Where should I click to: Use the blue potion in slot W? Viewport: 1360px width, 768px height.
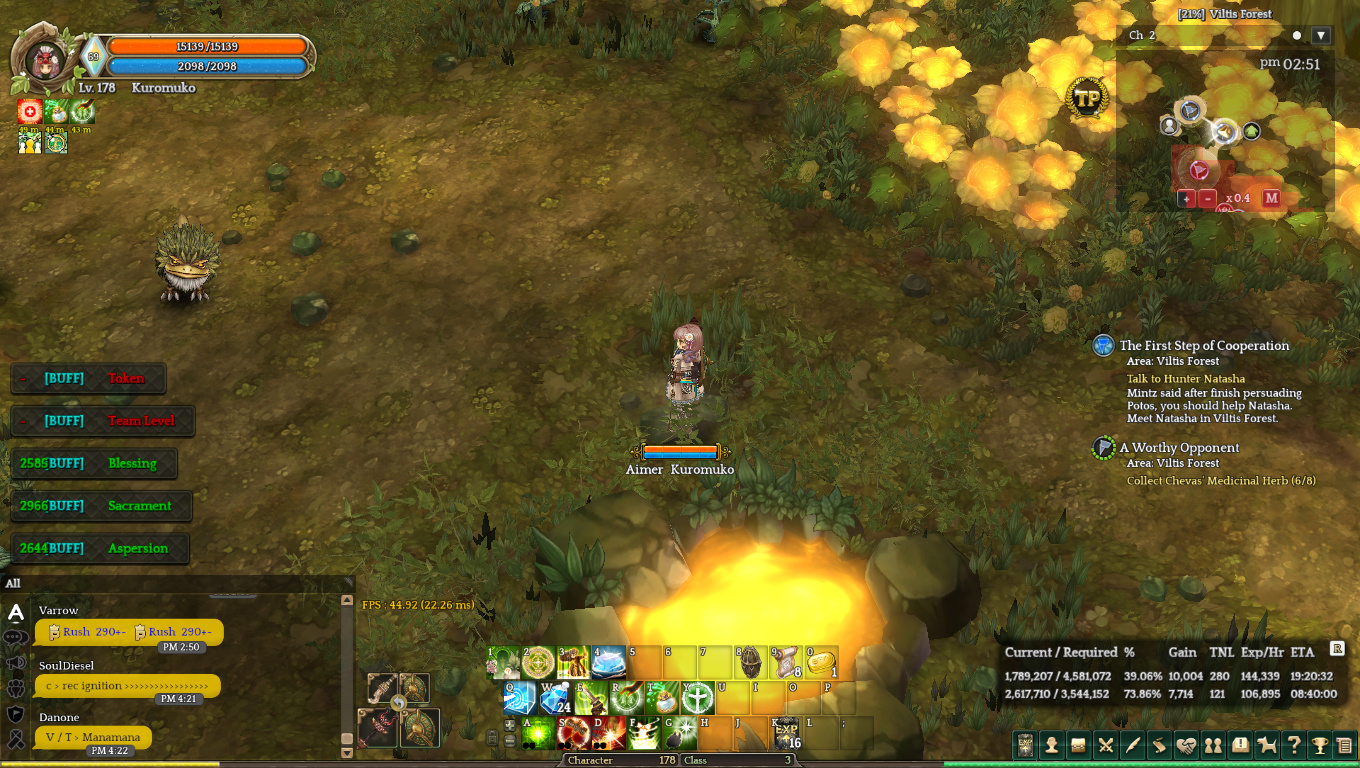[x=555, y=698]
